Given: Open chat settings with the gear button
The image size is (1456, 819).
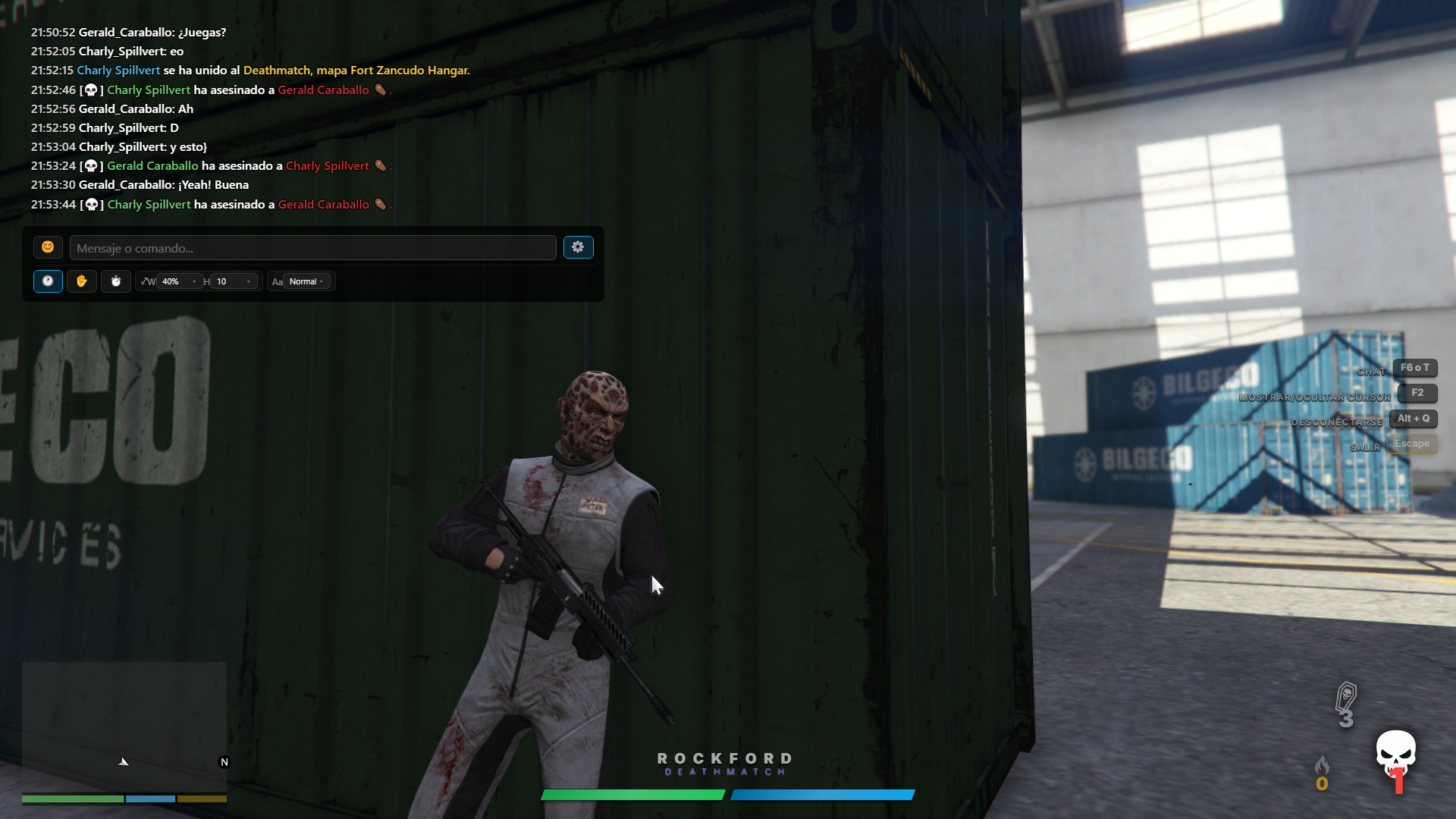Looking at the screenshot, I should 578,247.
